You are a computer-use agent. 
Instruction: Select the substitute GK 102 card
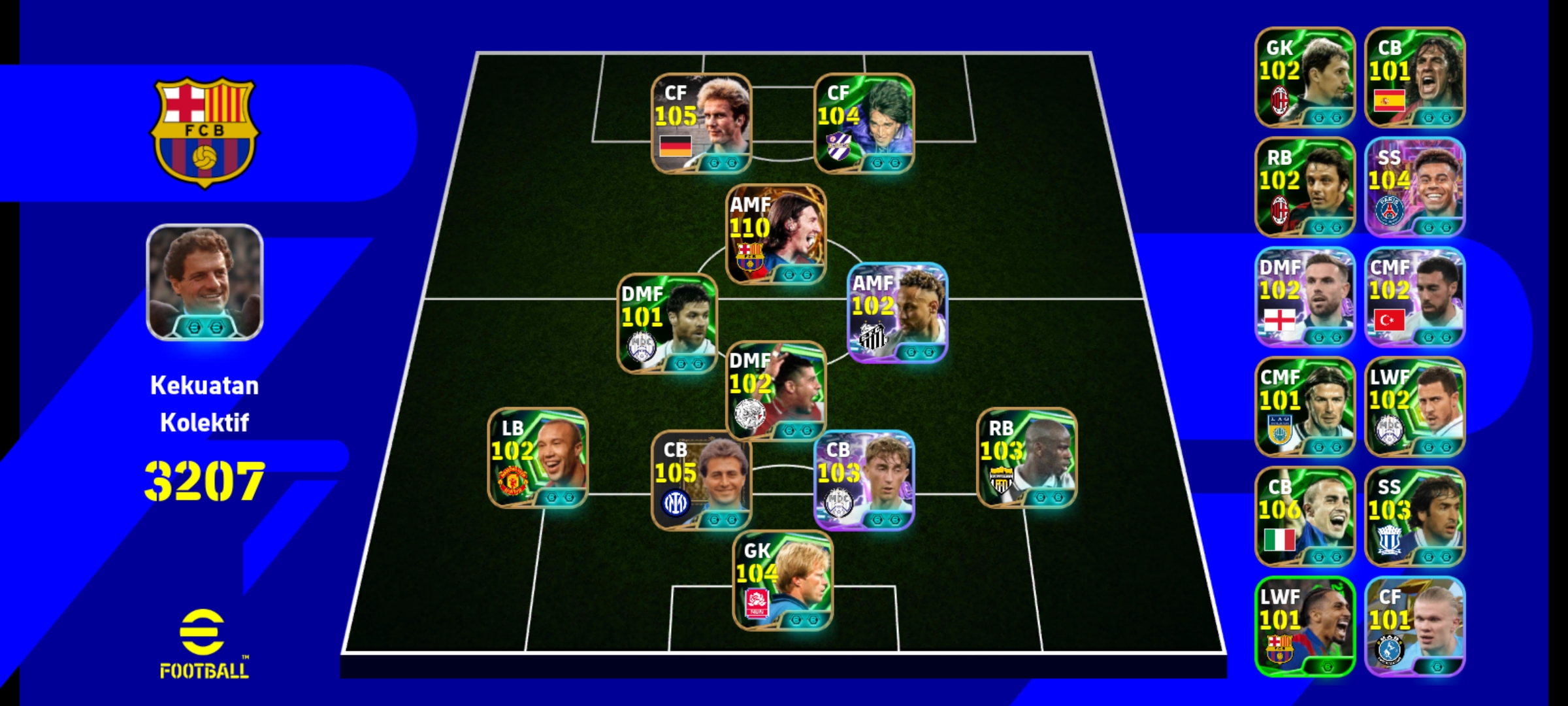(x=1305, y=77)
